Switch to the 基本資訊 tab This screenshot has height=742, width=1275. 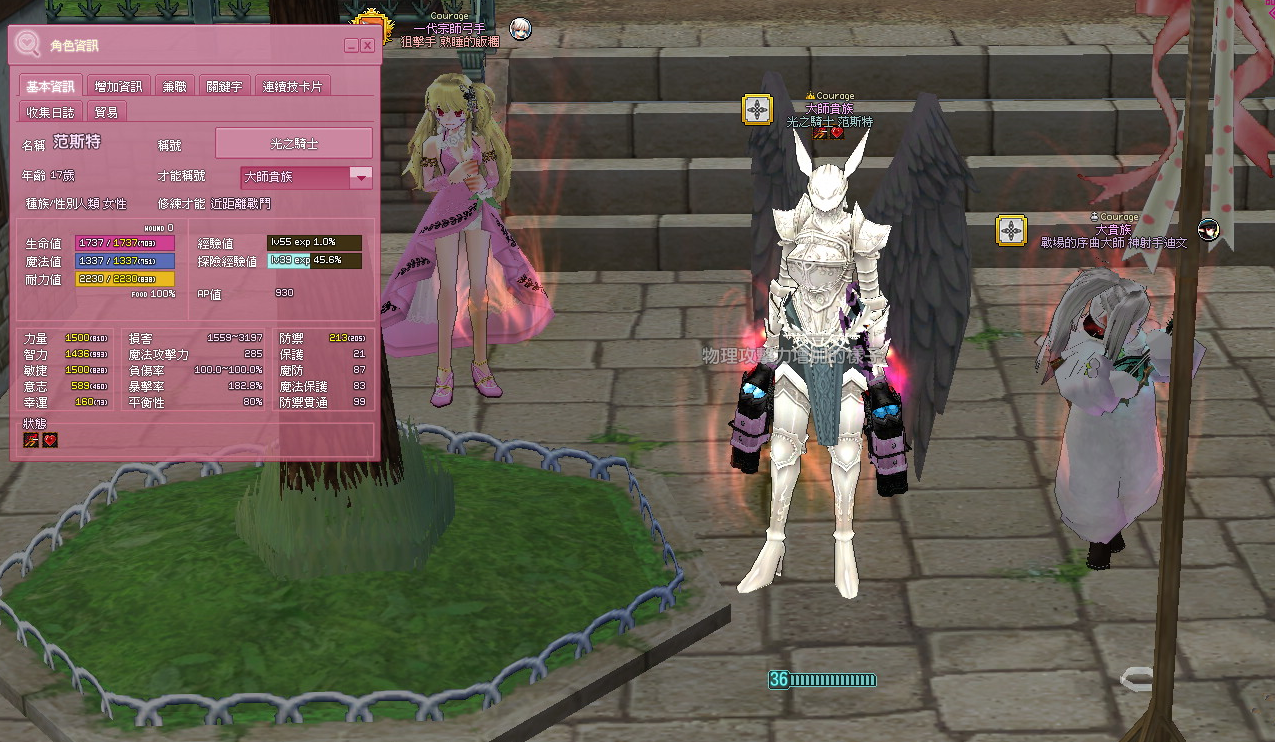(x=50, y=86)
